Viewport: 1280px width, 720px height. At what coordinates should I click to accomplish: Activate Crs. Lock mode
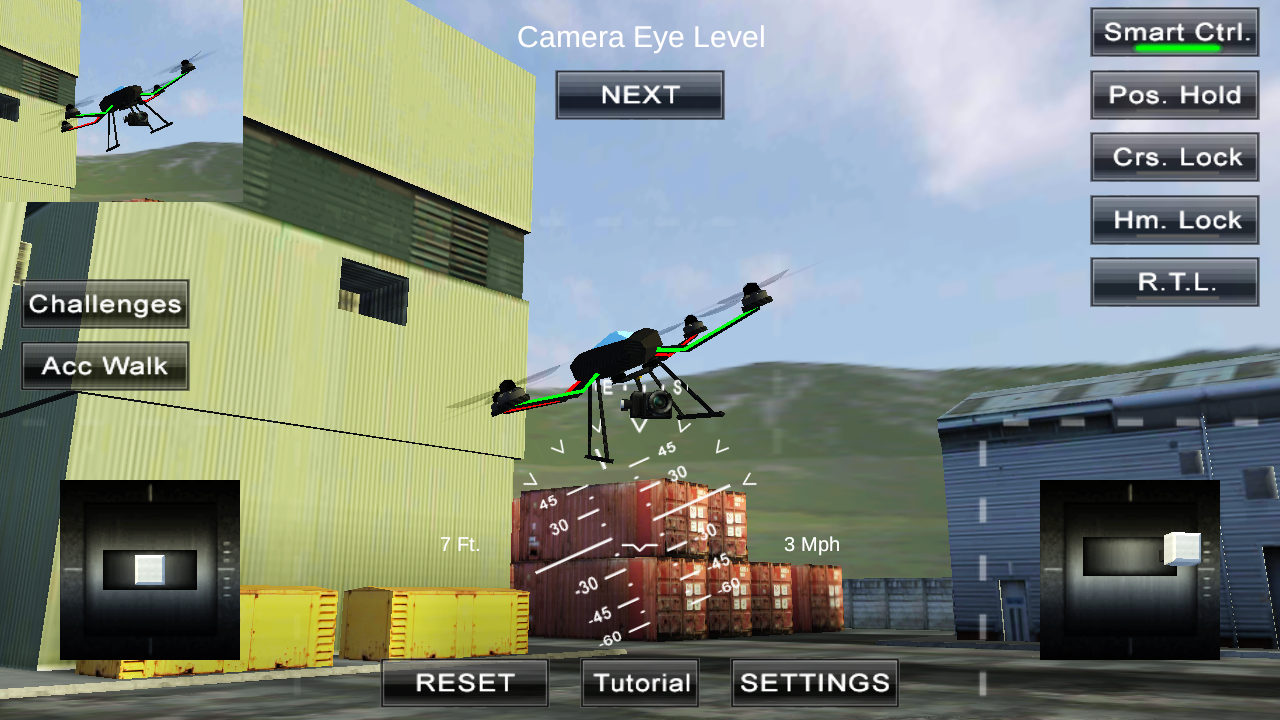coord(1174,157)
